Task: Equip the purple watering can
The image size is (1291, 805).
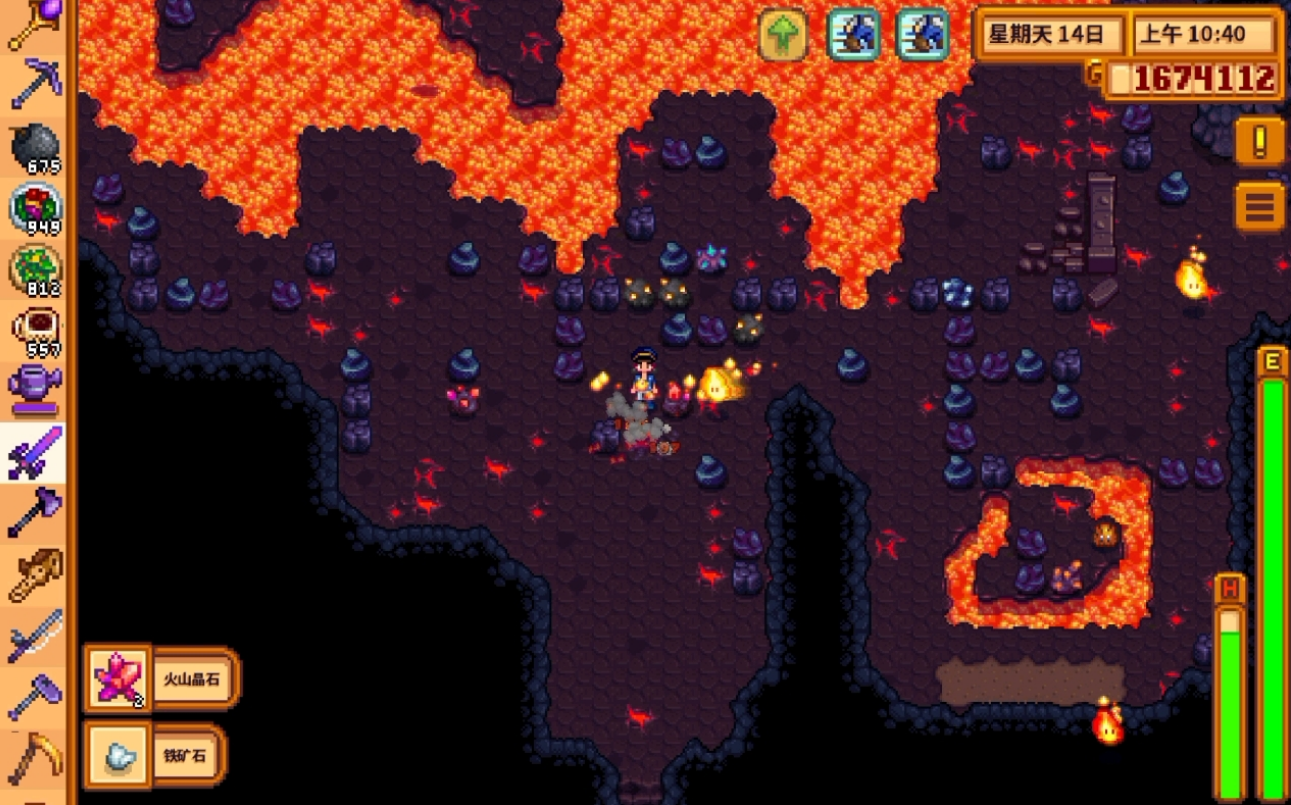Action: tap(35, 390)
